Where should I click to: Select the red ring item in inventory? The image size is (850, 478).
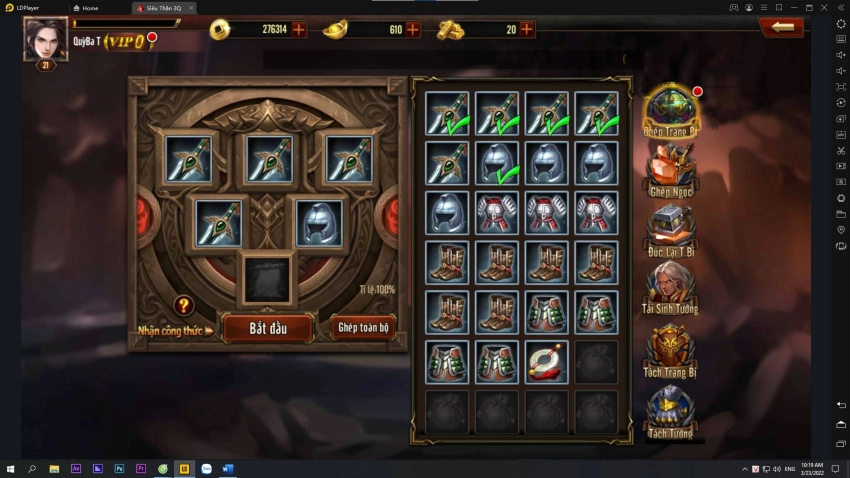point(546,362)
